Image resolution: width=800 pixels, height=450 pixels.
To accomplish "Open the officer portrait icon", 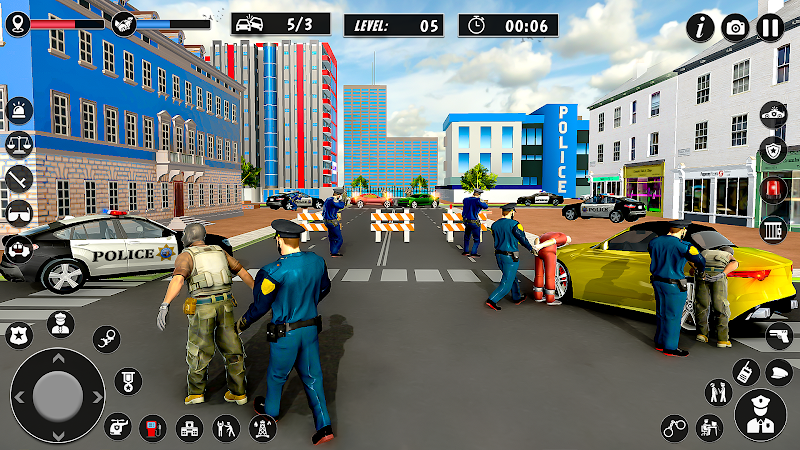I will point(60,324).
